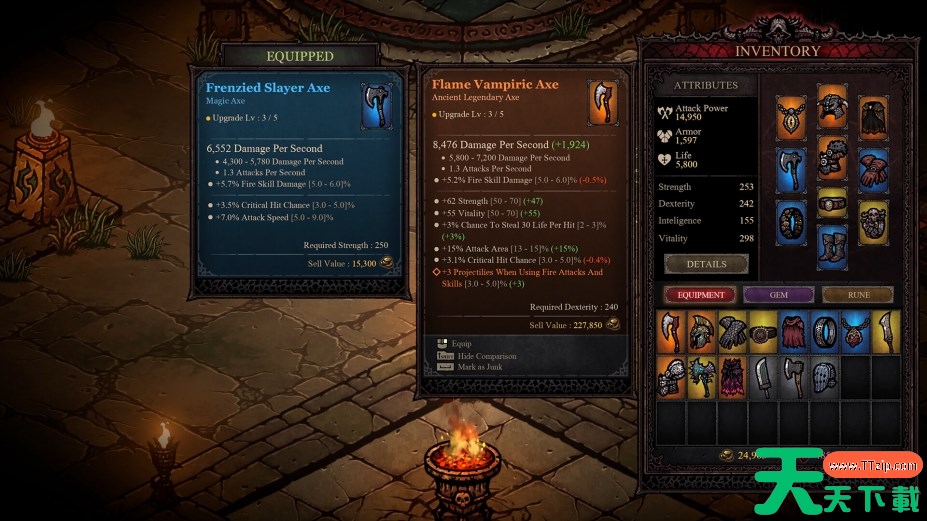The width and height of the screenshot is (927, 521).
Task: Select the equipped horned helmet slot
Action: coord(832,105)
